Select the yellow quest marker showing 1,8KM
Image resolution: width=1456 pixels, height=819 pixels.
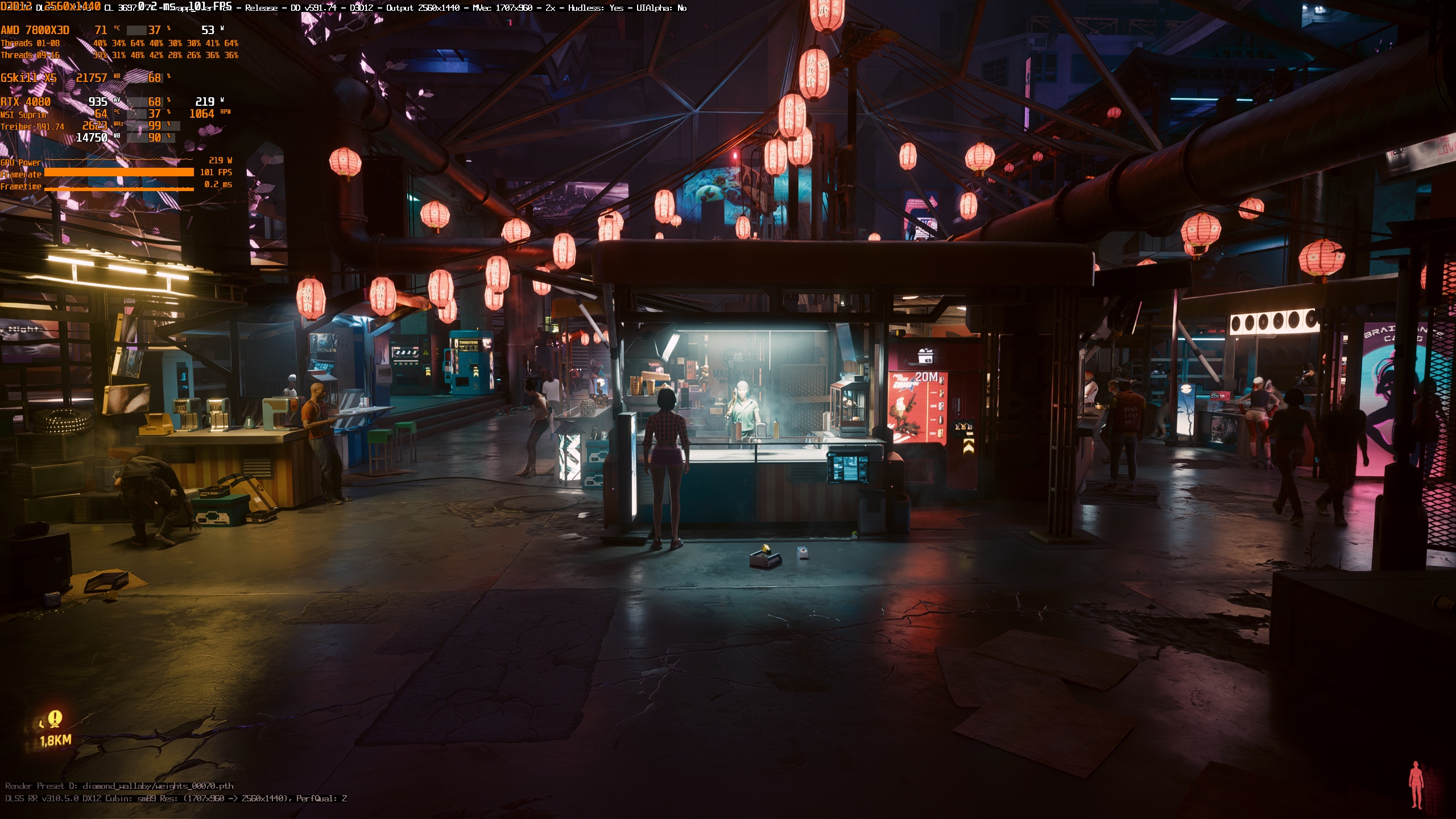tap(55, 719)
